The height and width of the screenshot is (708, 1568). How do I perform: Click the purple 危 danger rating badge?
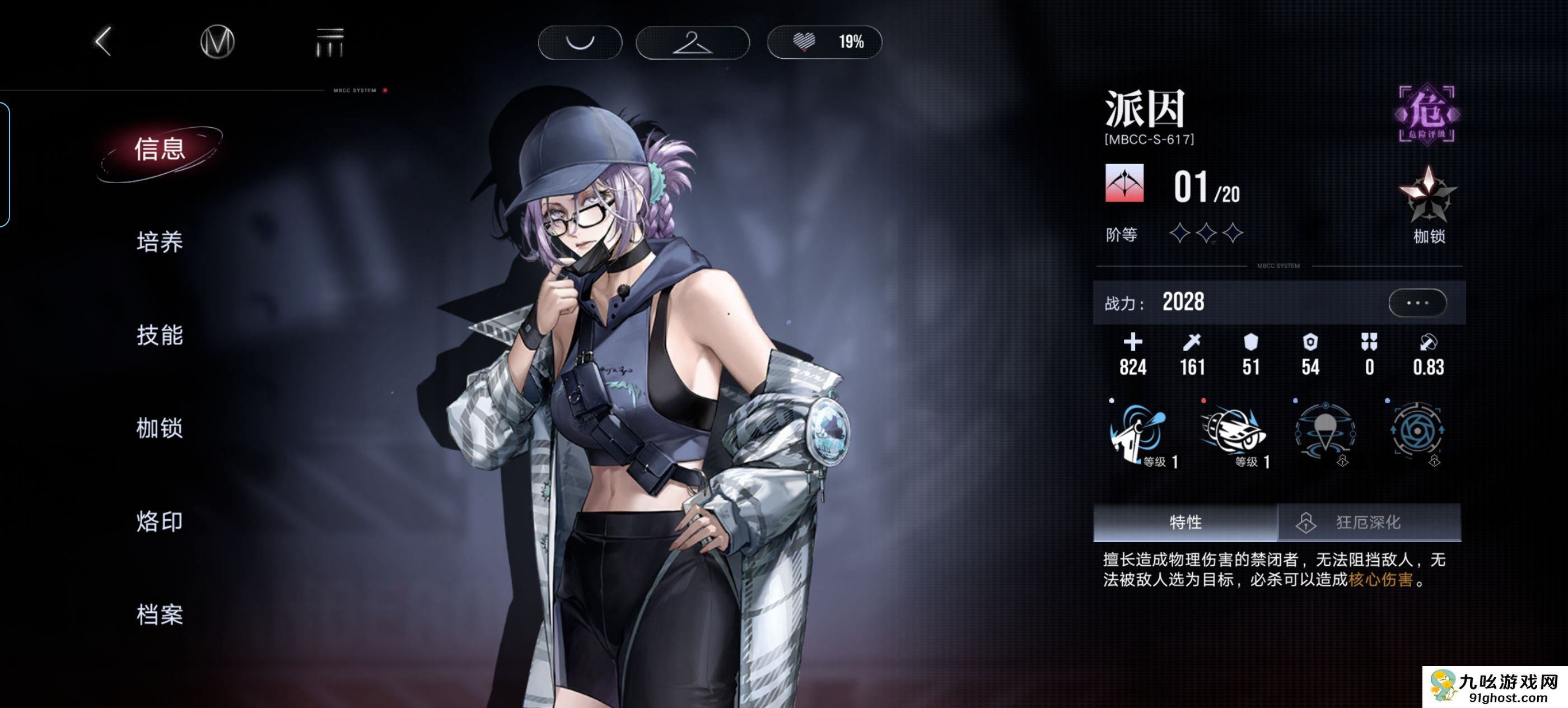pos(1426,114)
